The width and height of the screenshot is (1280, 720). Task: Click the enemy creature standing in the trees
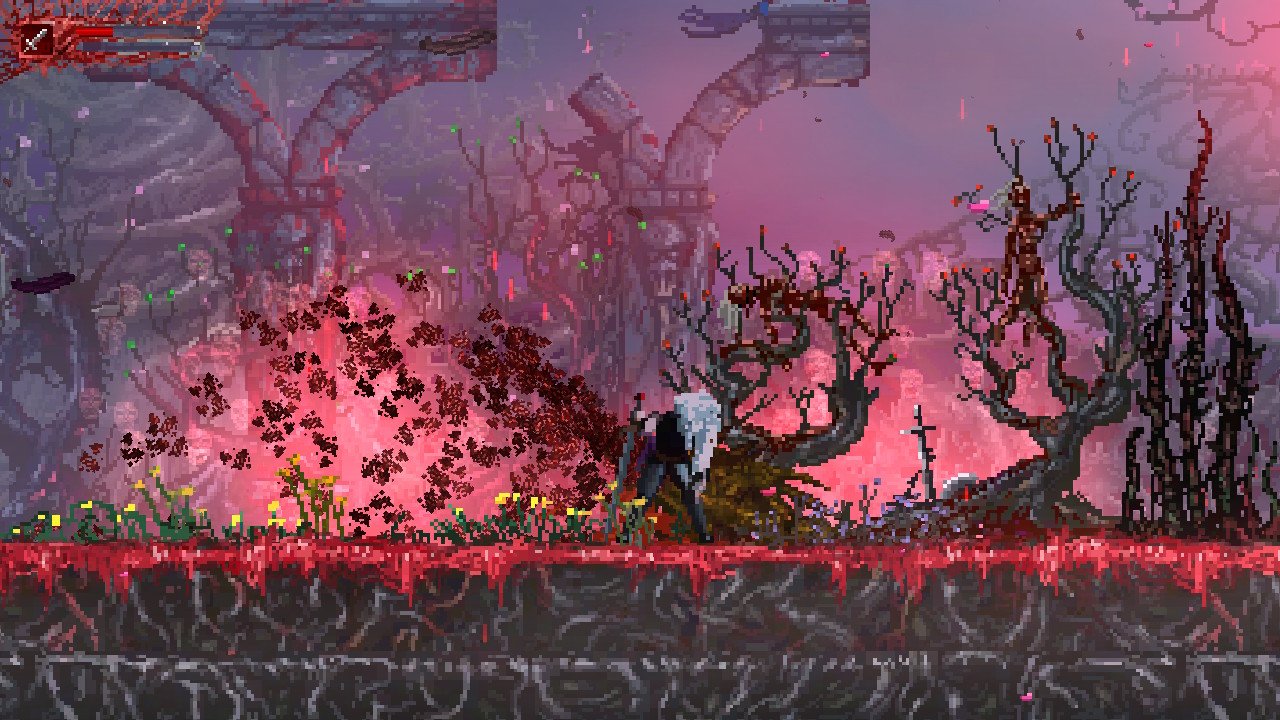(x=1022, y=250)
